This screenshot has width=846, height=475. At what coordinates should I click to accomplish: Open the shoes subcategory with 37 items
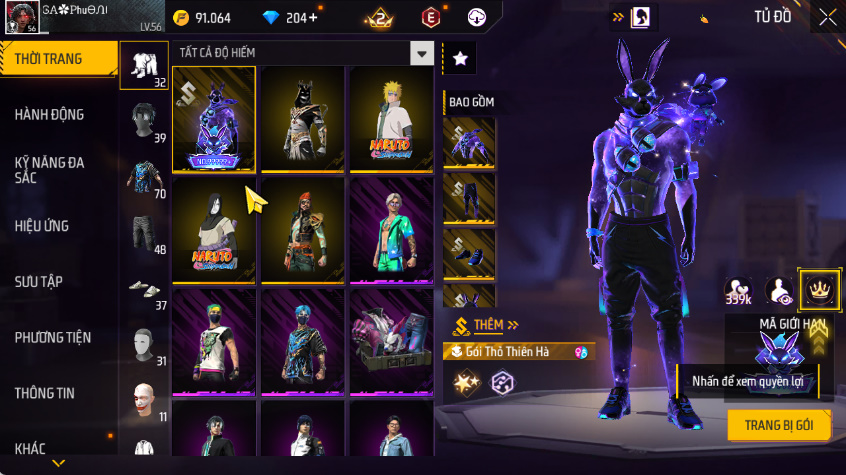point(145,290)
